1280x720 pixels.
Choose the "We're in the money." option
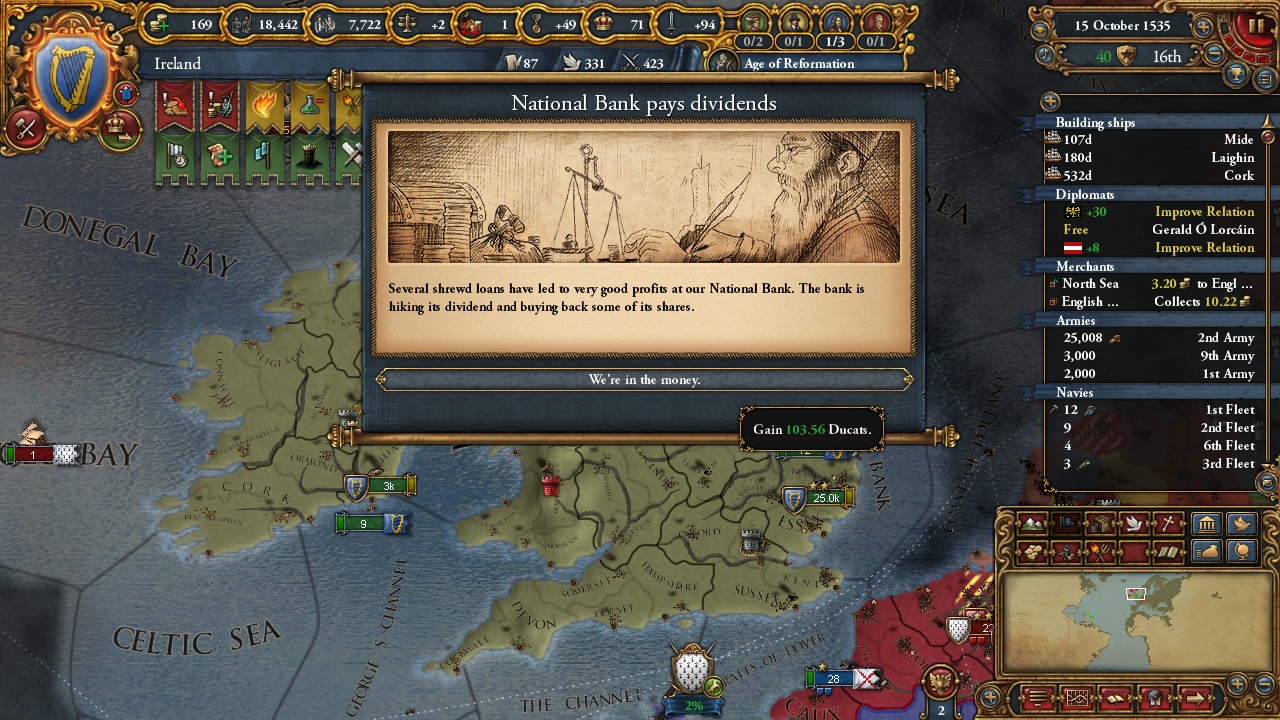tap(644, 380)
